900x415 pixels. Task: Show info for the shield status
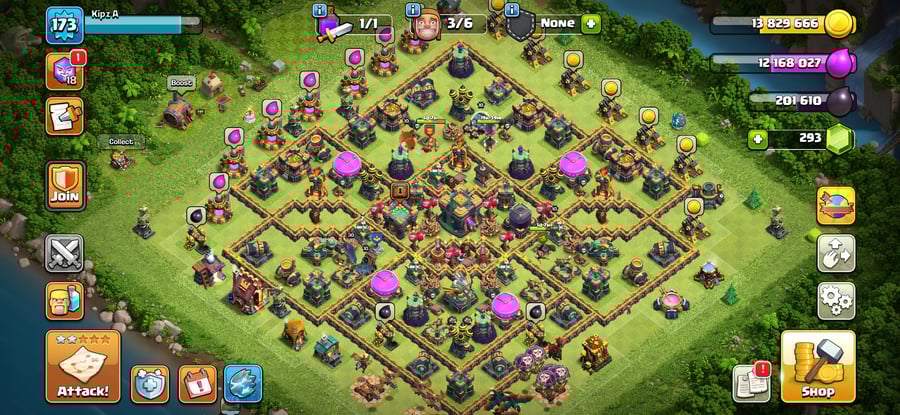coord(513,10)
